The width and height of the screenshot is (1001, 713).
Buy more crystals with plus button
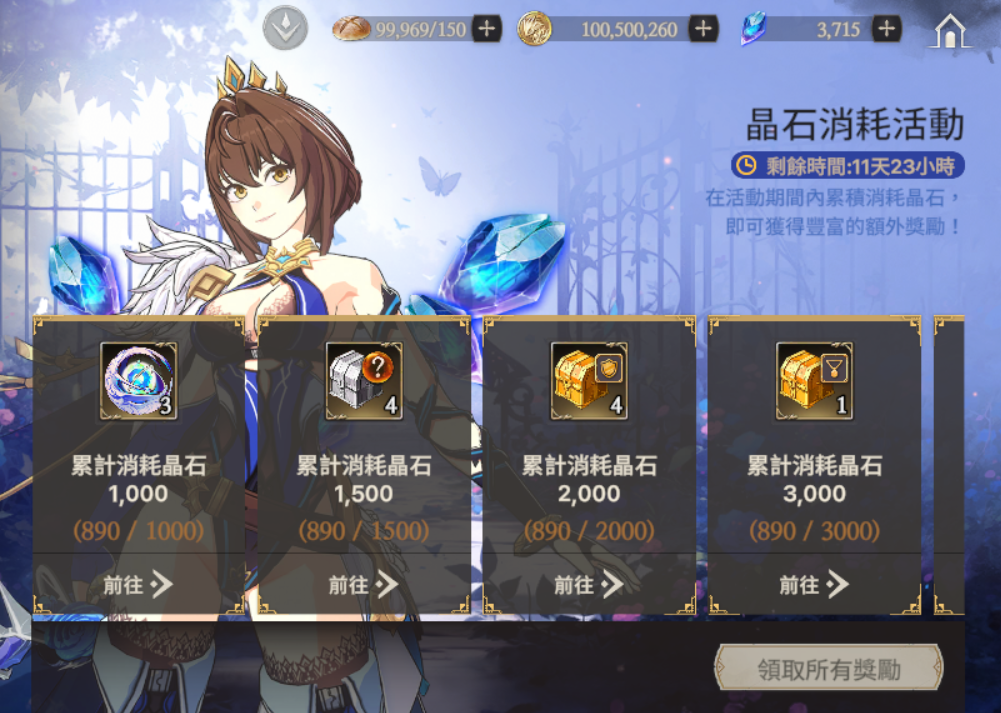(x=886, y=29)
